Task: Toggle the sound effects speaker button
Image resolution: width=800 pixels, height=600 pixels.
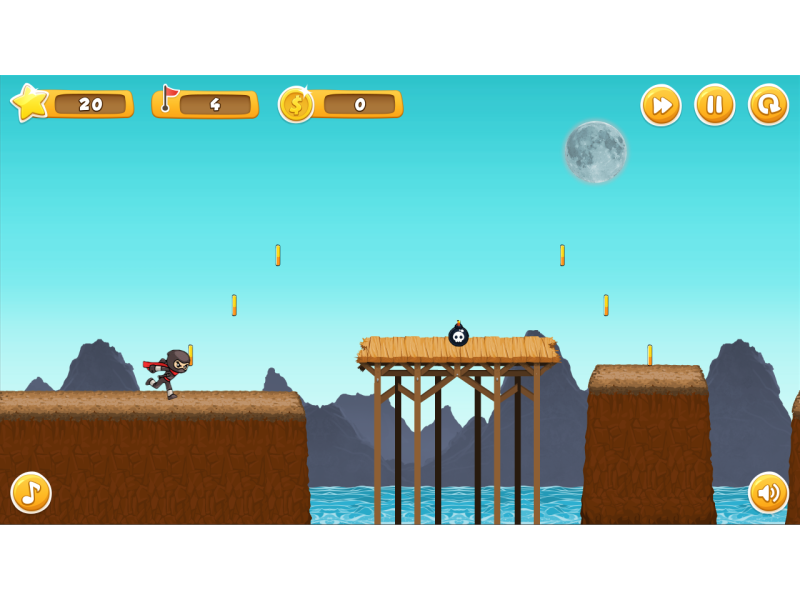Action: click(x=768, y=492)
